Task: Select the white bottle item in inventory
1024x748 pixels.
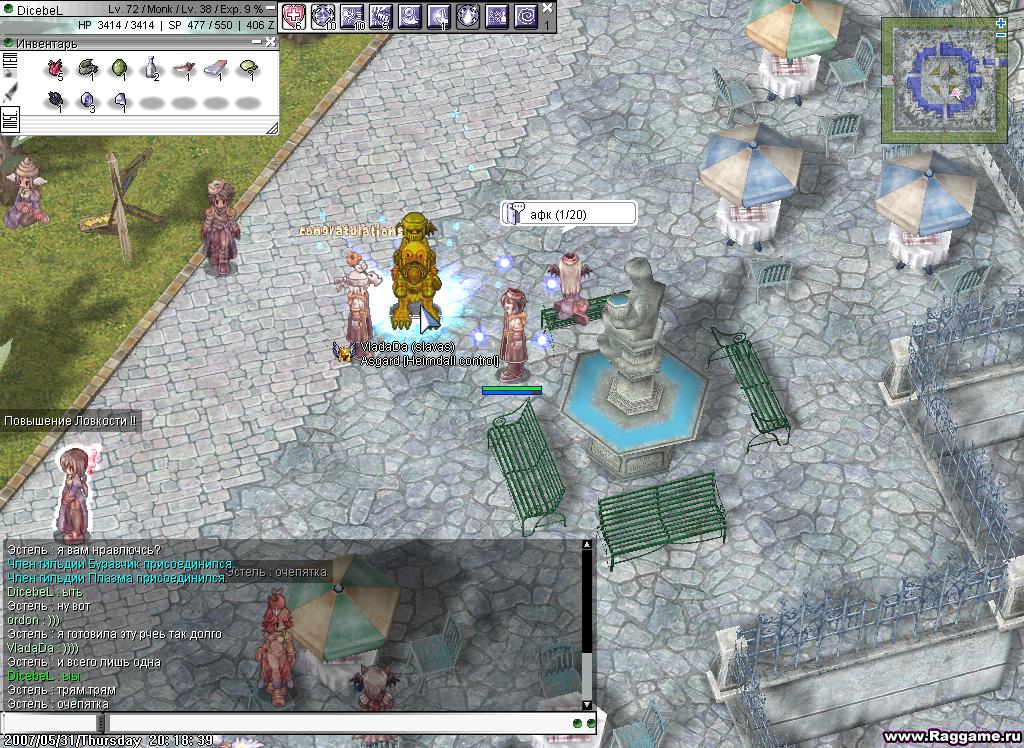Action: pos(151,68)
